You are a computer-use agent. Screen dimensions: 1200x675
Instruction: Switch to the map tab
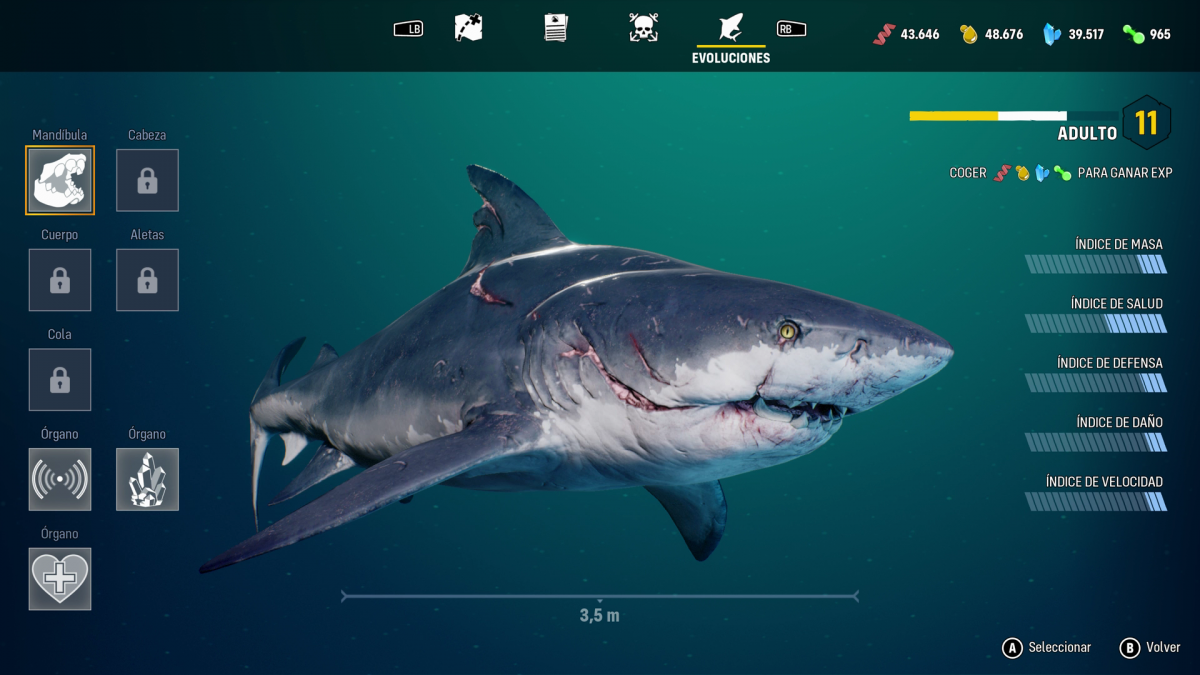click(468, 28)
